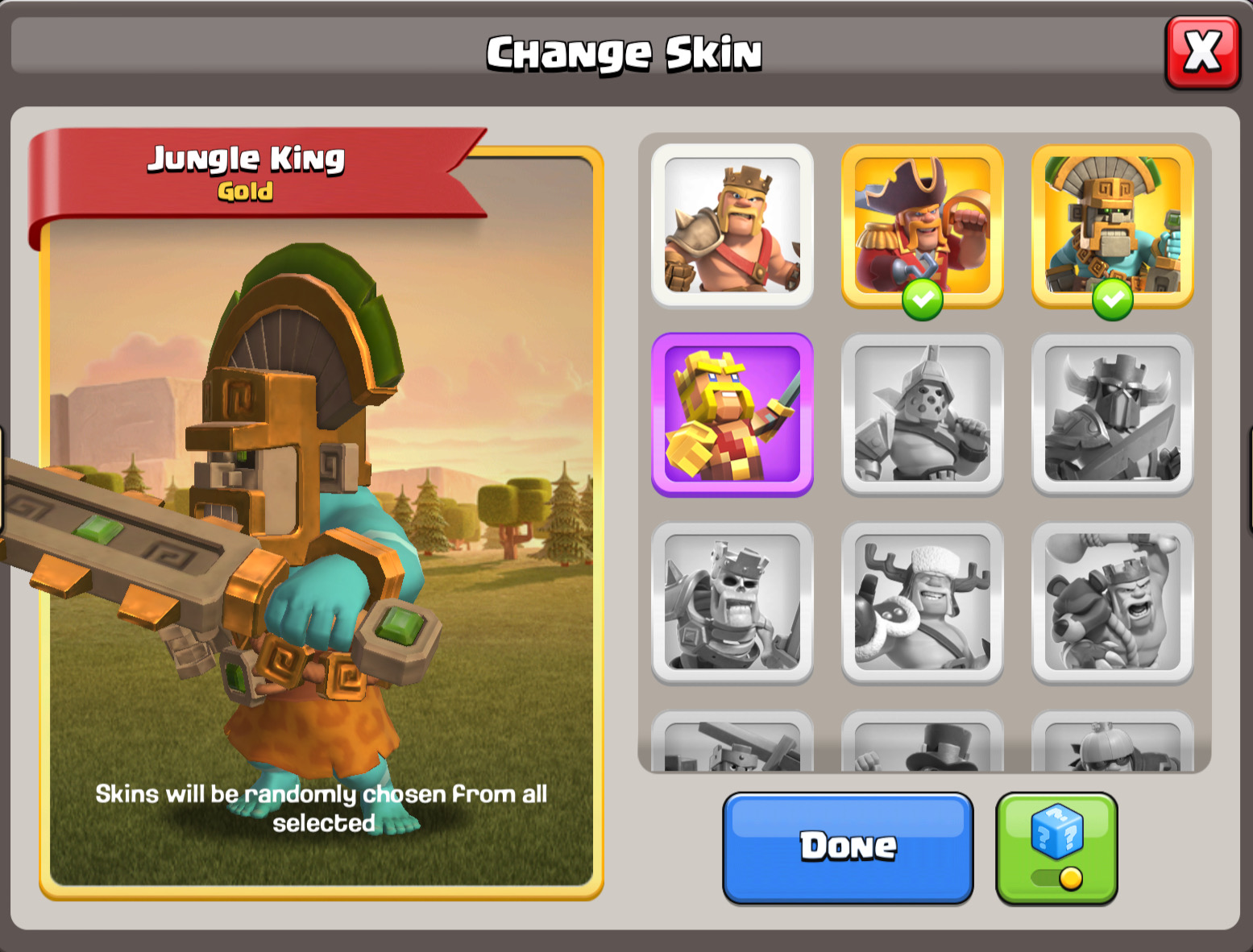The height and width of the screenshot is (952, 1253).
Task: Select the Skeleton King skin
Action: click(x=732, y=602)
